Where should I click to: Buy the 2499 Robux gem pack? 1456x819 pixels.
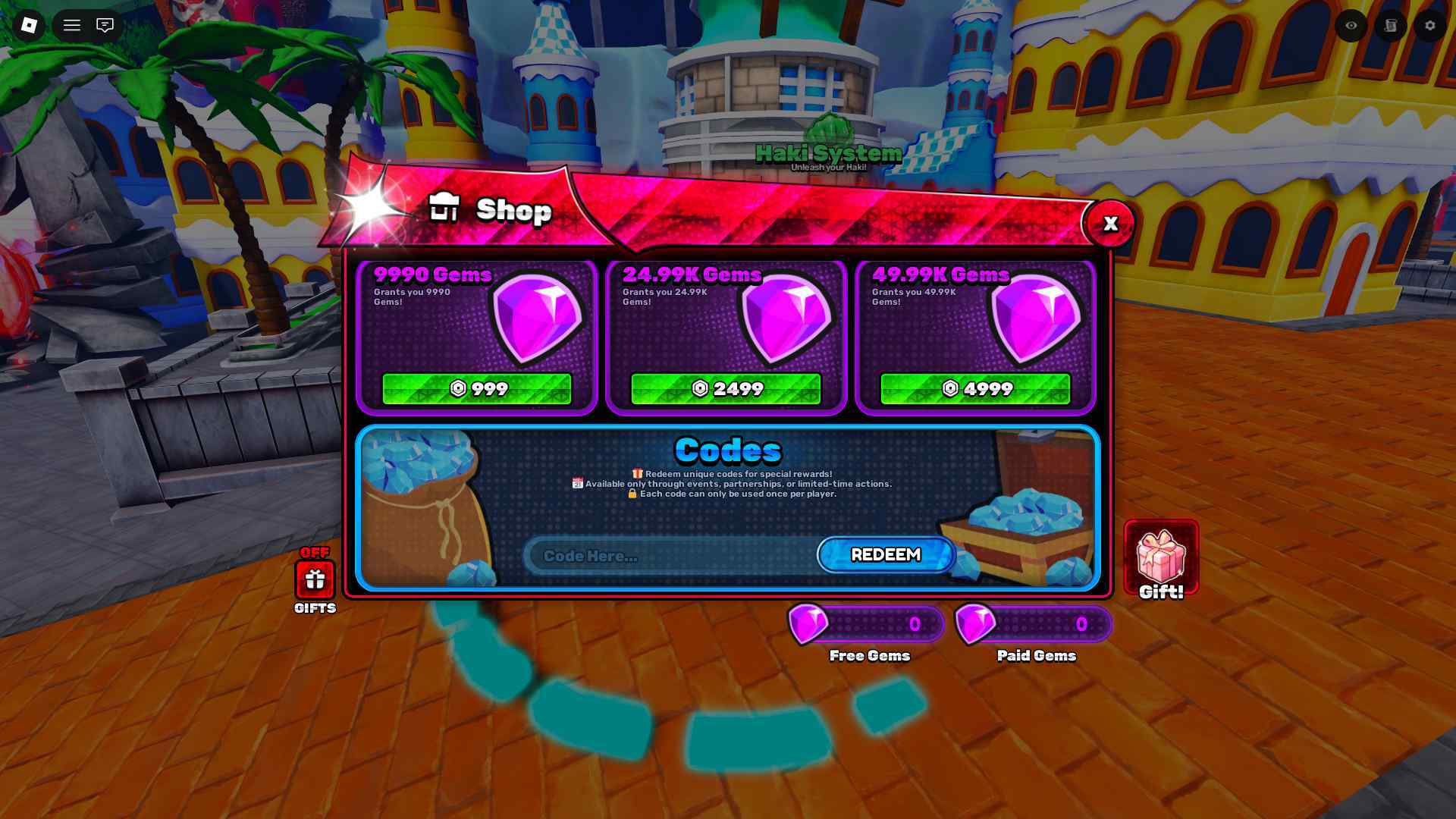click(x=725, y=388)
